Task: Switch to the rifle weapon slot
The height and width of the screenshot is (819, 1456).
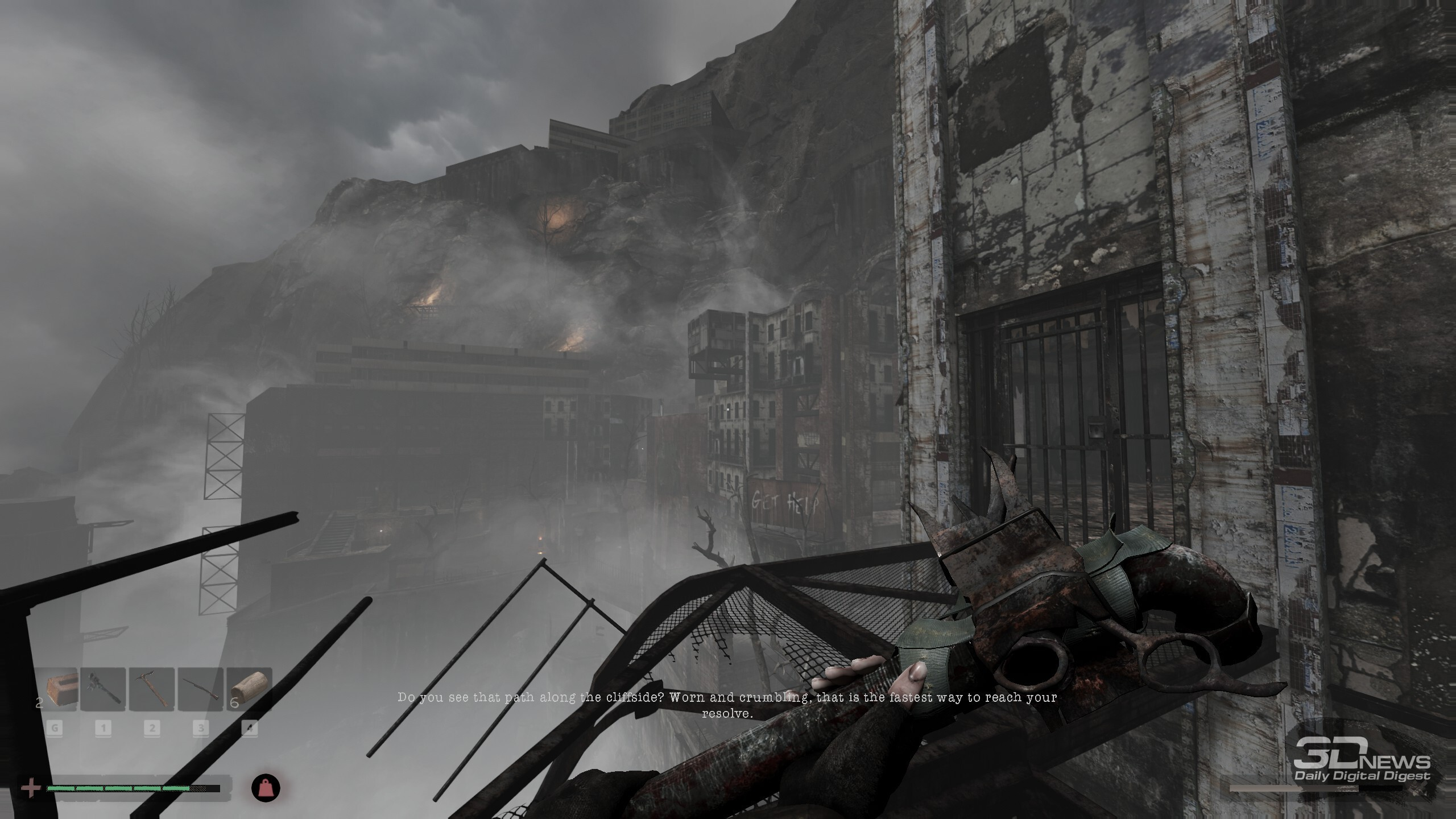Action: (201, 689)
